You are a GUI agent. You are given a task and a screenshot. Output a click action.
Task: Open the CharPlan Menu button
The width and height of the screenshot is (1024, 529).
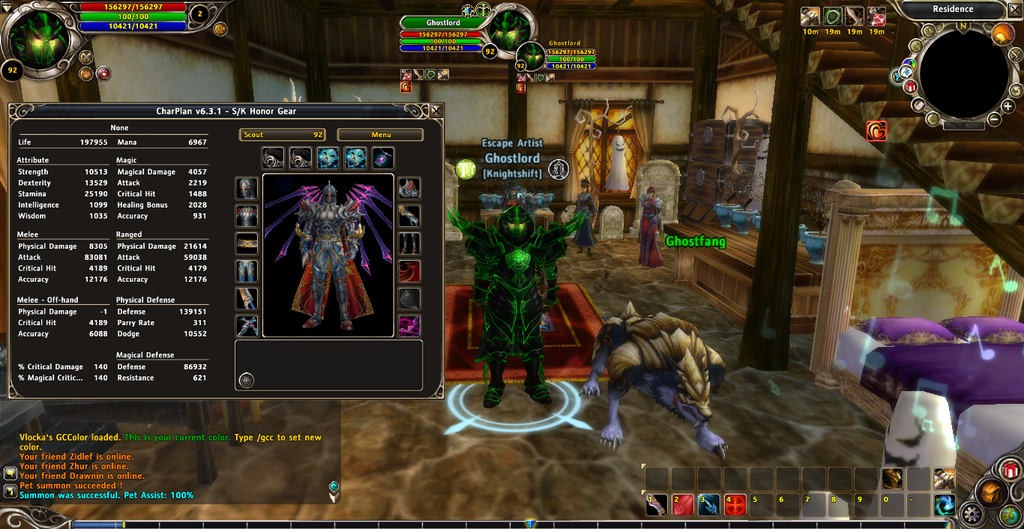(x=380, y=134)
